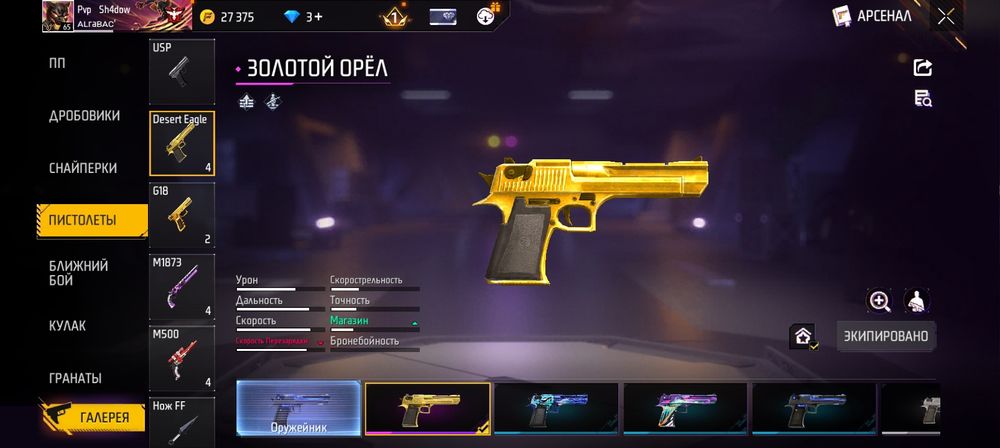Choose the Ближний бой category
Viewport: 1000px width, 448px height.
click(x=79, y=273)
